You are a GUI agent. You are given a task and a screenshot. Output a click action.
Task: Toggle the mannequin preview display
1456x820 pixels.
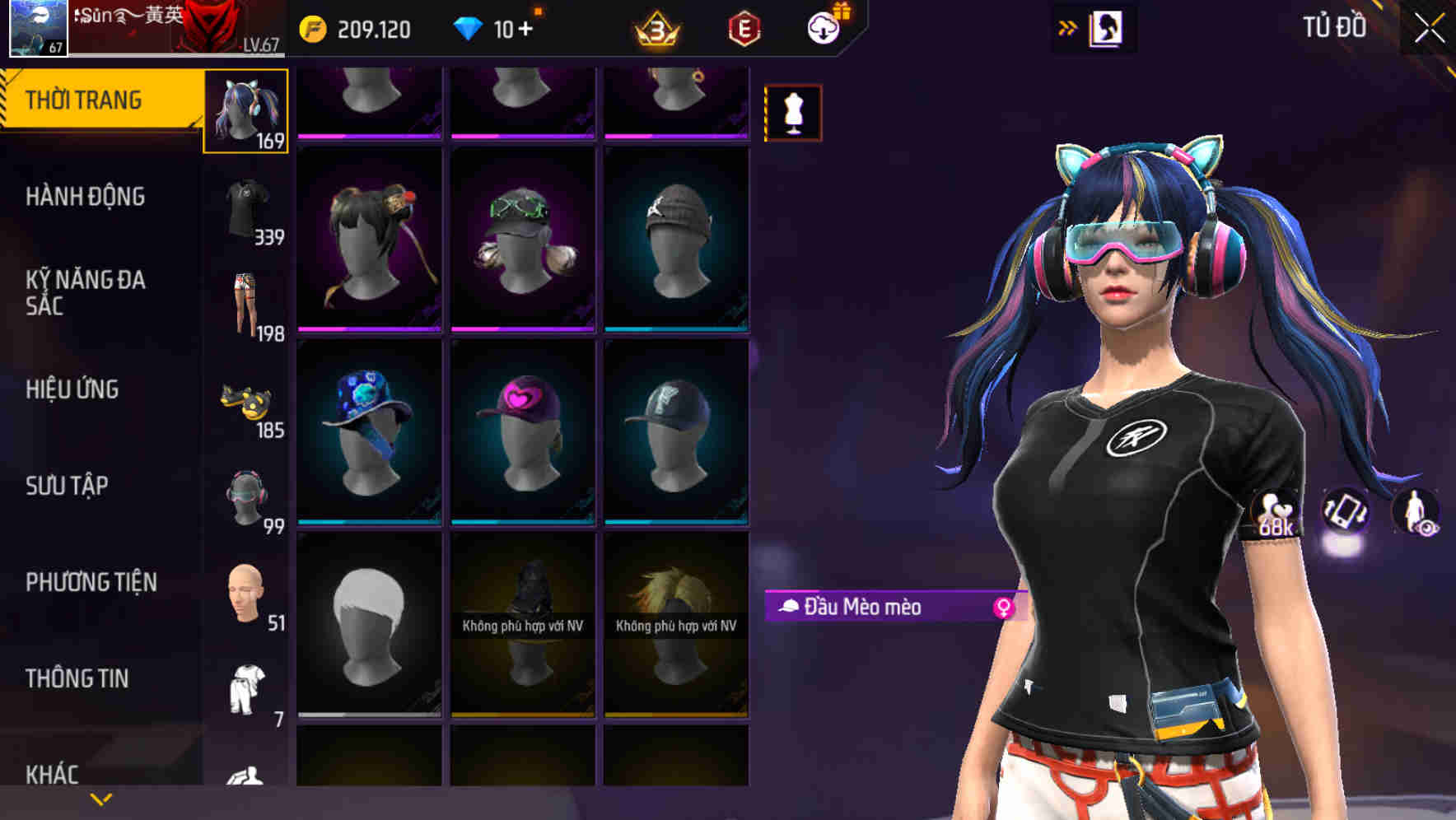pyautogui.click(x=793, y=112)
